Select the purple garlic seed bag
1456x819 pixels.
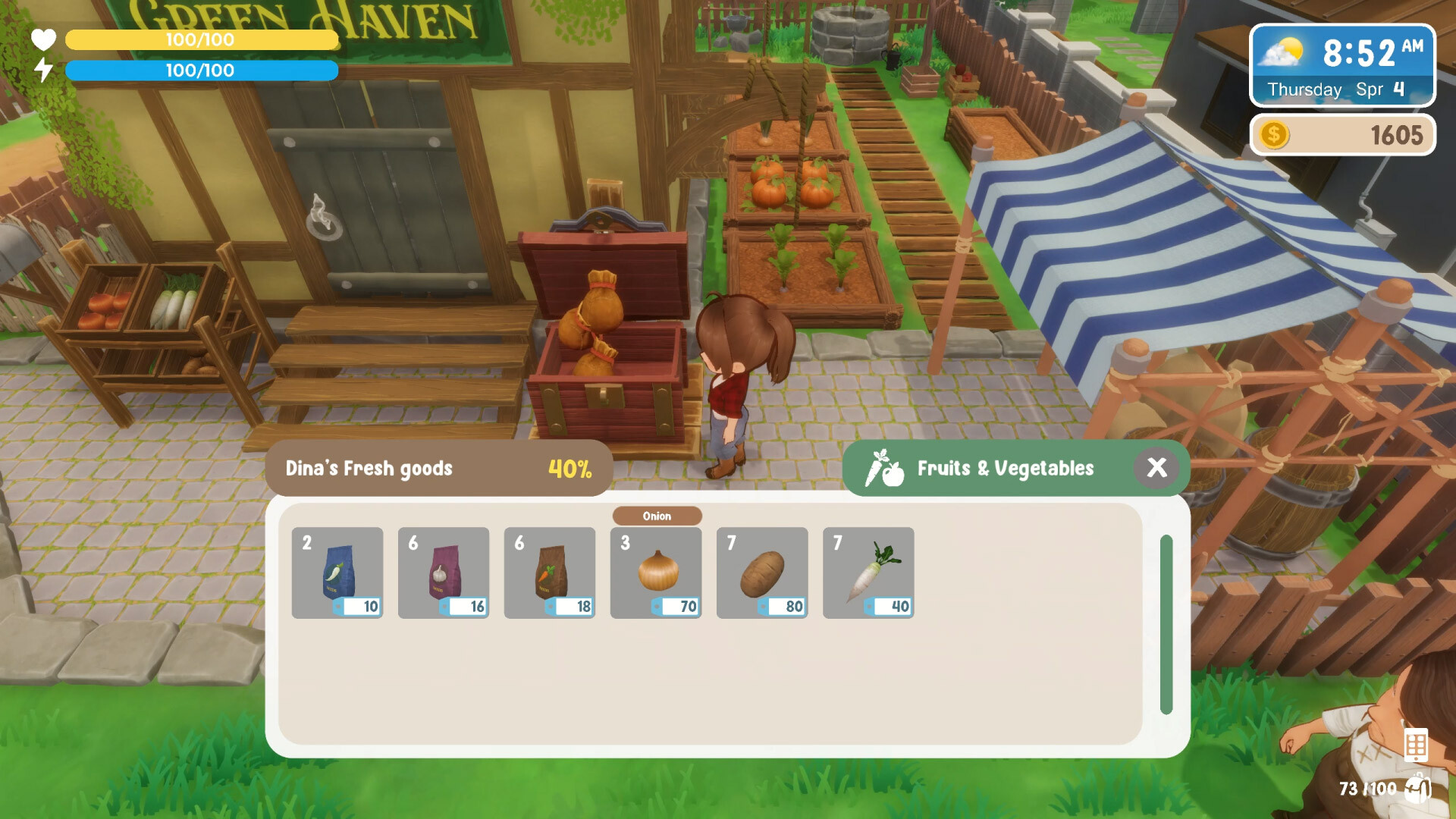pyautogui.click(x=444, y=573)
